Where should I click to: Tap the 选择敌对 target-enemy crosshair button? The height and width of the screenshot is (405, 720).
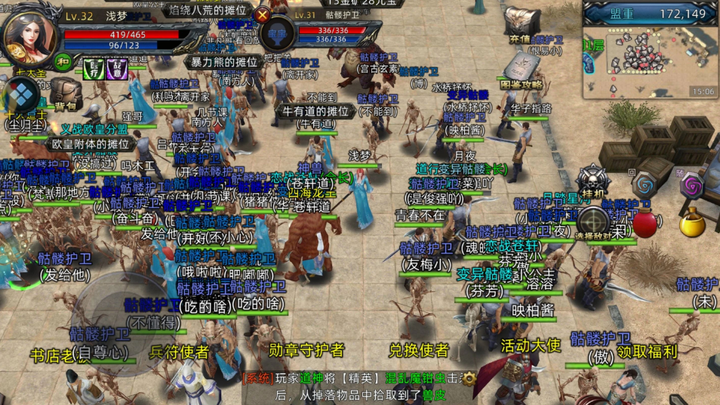[x=595, y=220]
